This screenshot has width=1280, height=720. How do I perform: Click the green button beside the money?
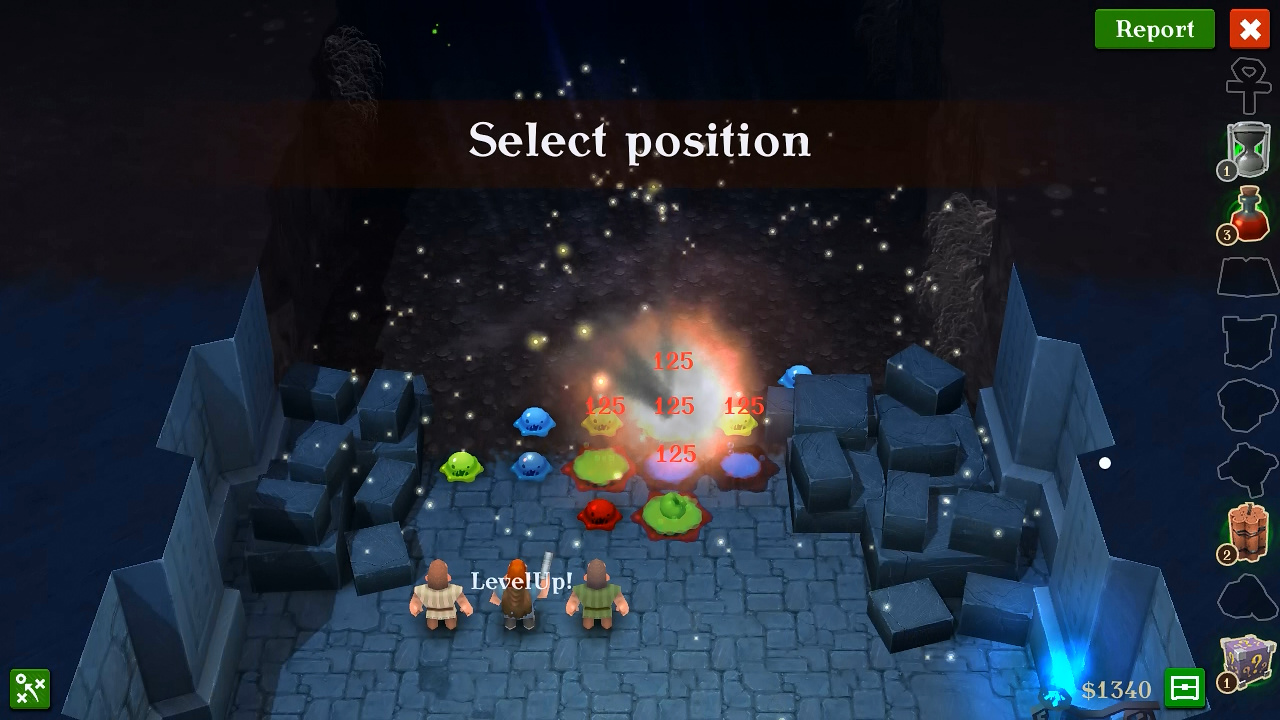click(1184, 688)
